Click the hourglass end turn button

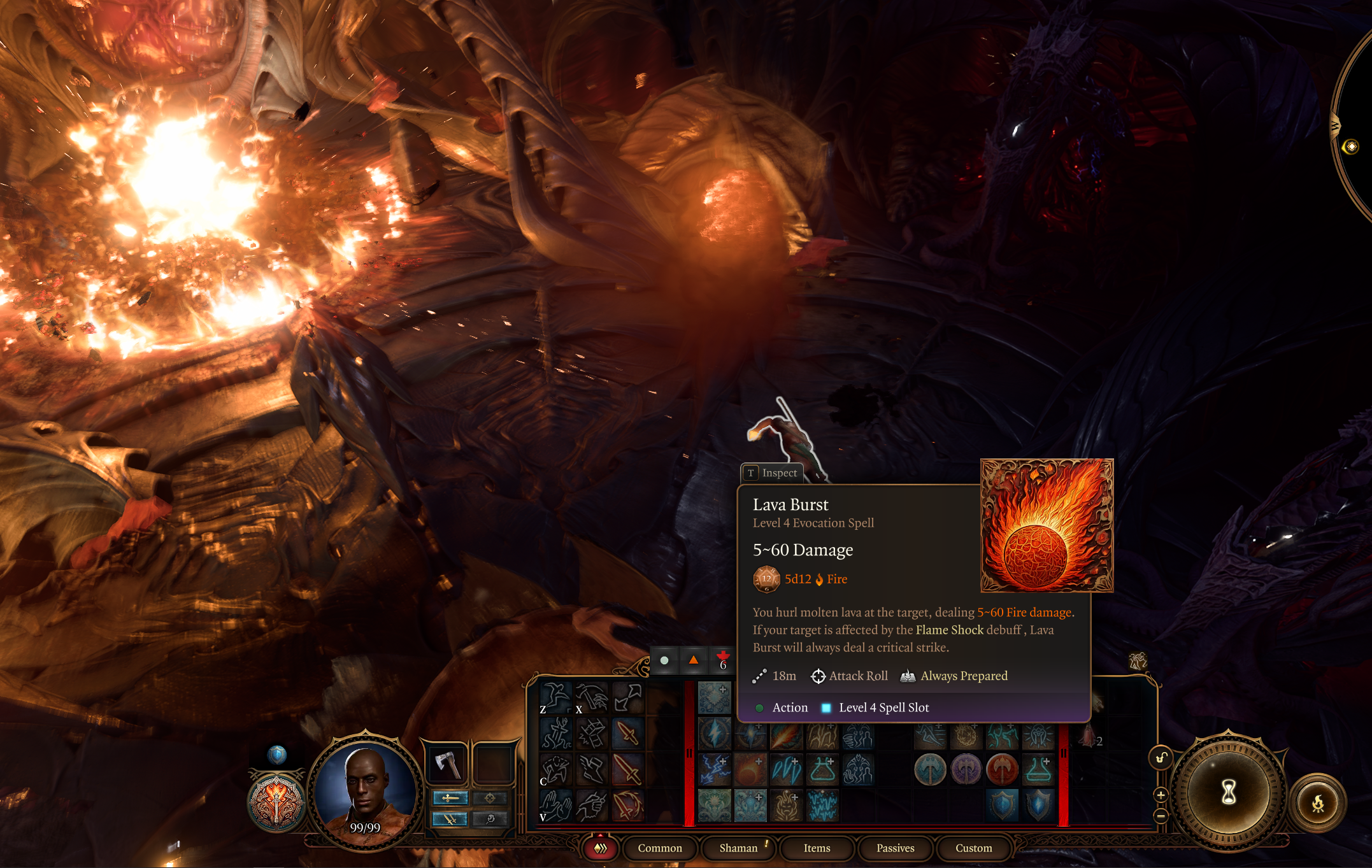point(1228,792)
